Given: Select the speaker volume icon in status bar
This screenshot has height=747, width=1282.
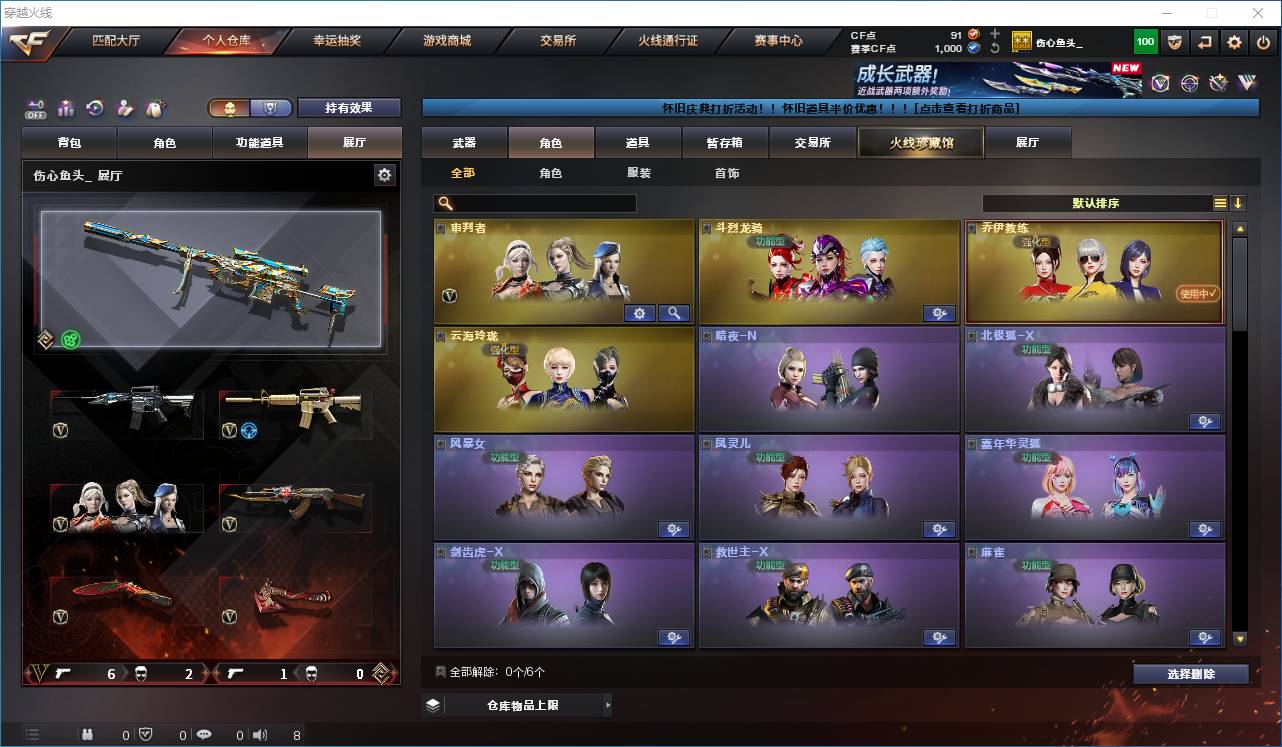Looking at the screenshot, I should pyautogui.click(x=259, y=735).
